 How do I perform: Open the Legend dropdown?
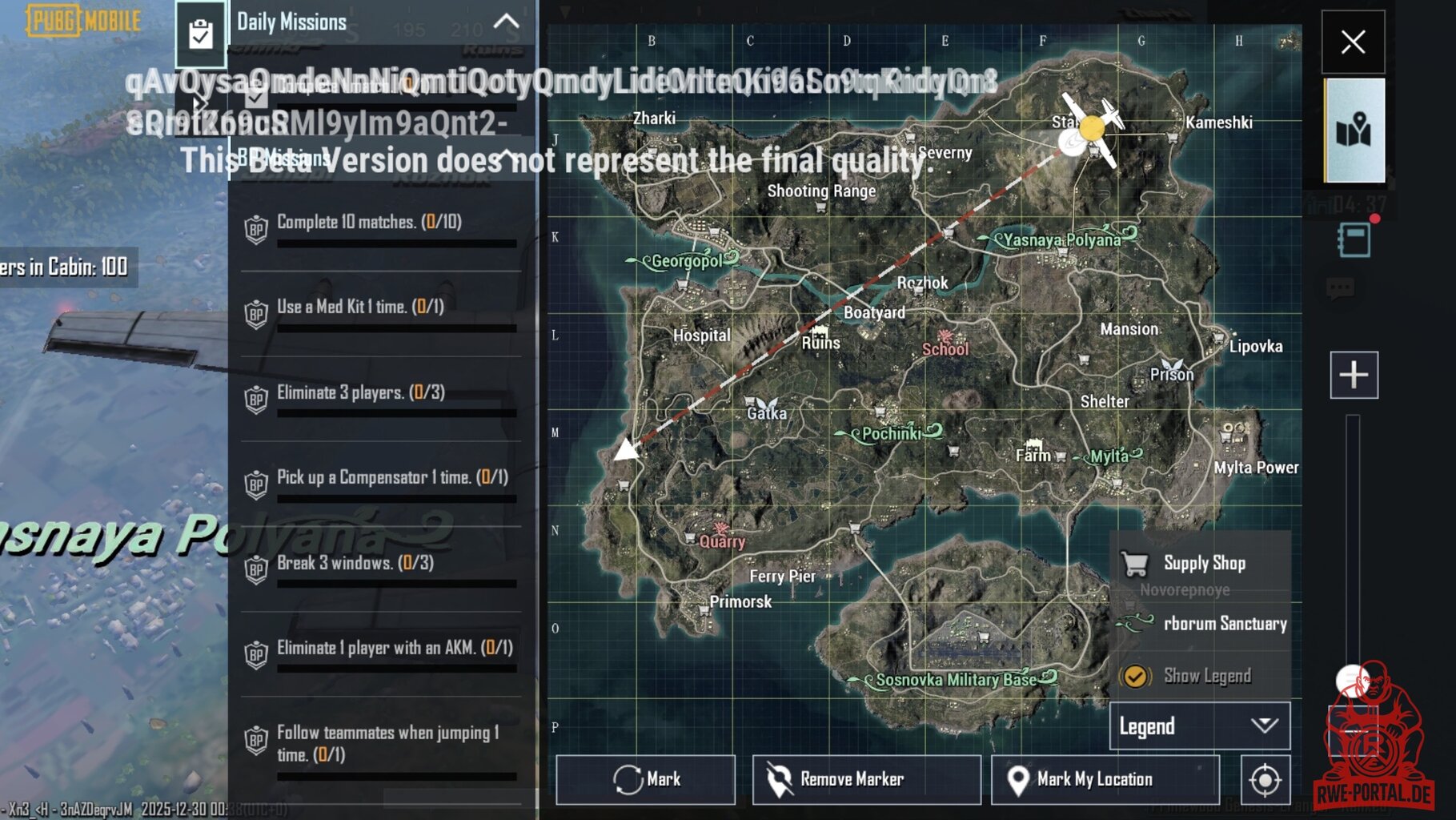click(1199, 726)
